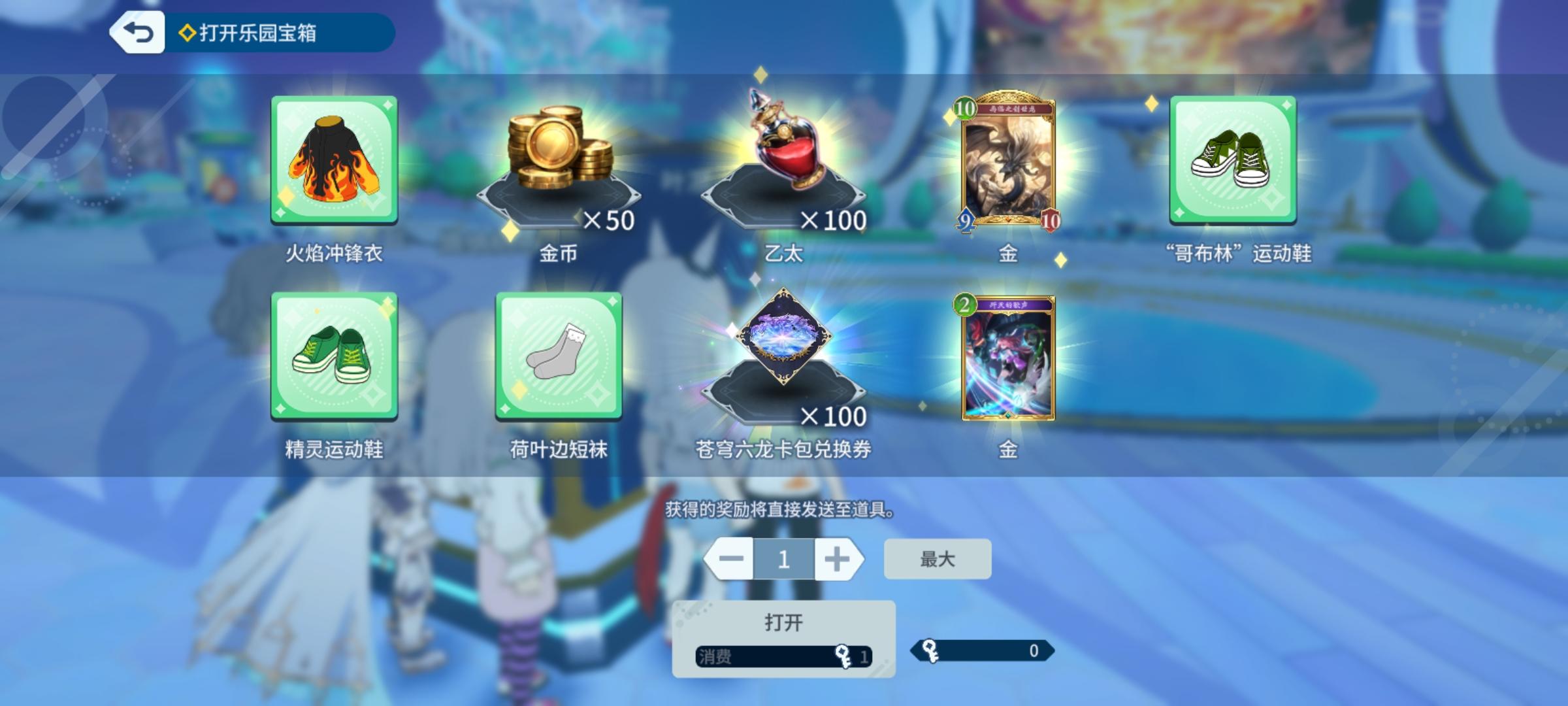
Task: Click the 最大 max quantity button
Action: [x=937, y=558]
